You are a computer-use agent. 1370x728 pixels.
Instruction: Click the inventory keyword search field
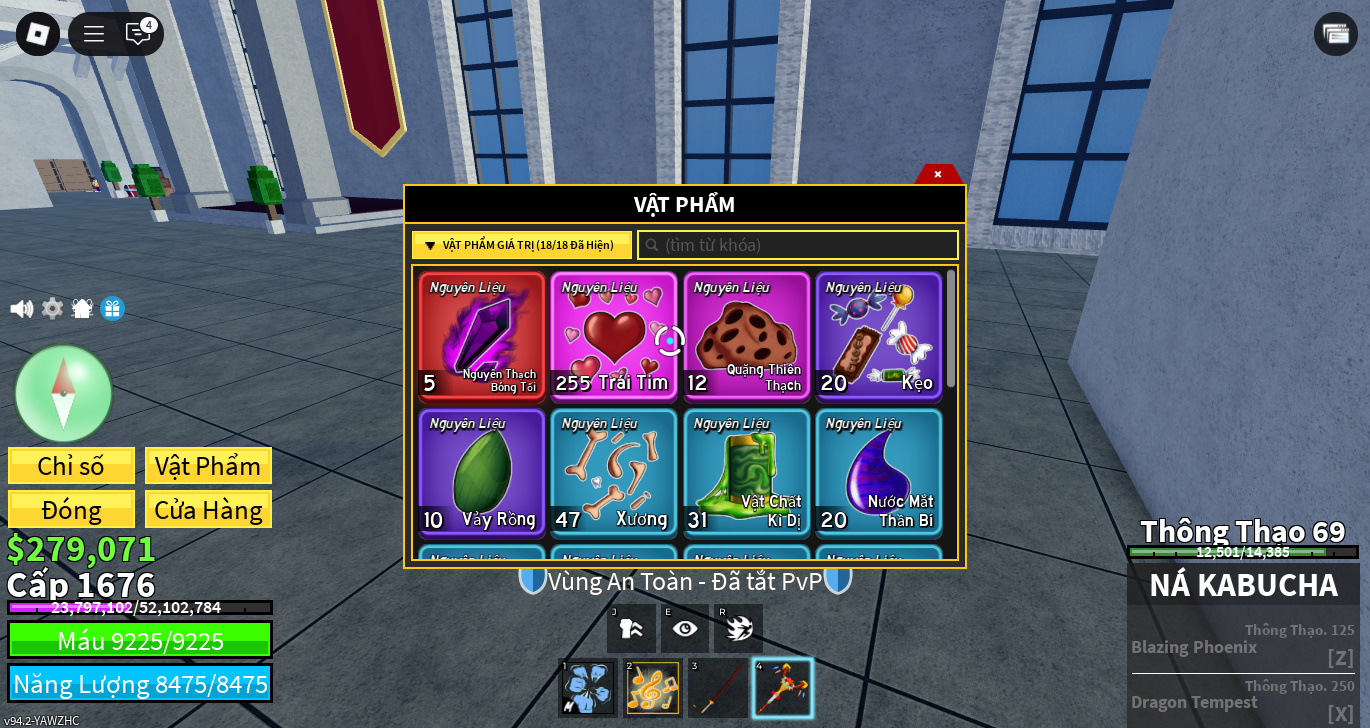coord(798,245)
